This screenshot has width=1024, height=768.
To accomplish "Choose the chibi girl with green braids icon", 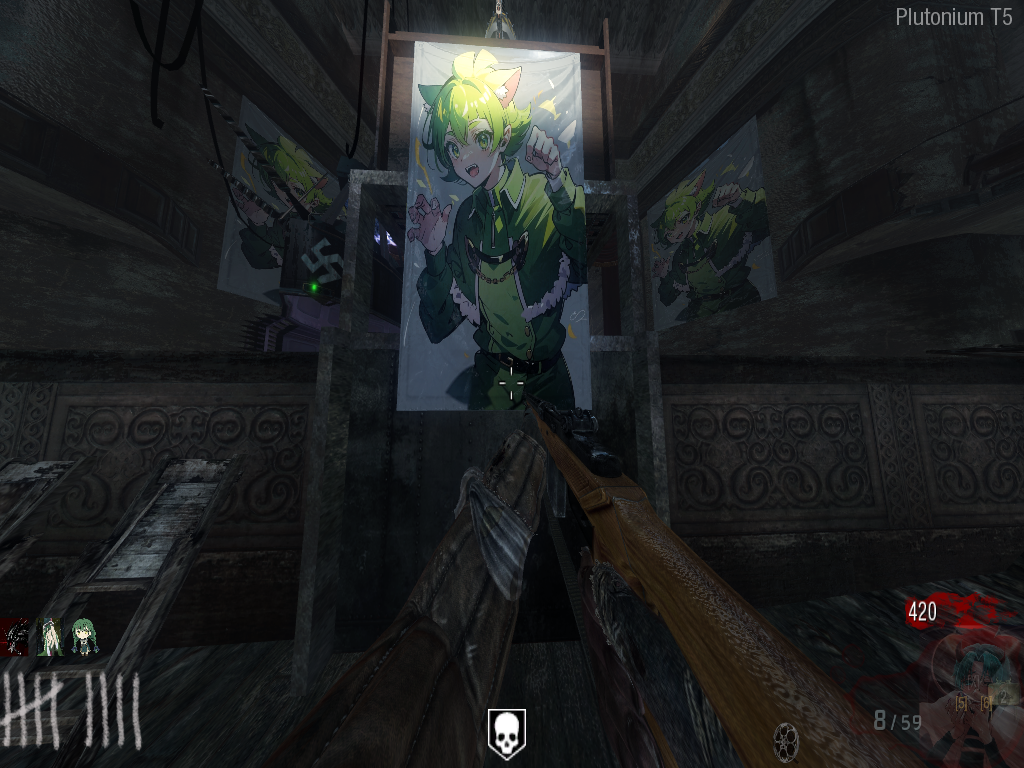I will coord(84,637).
